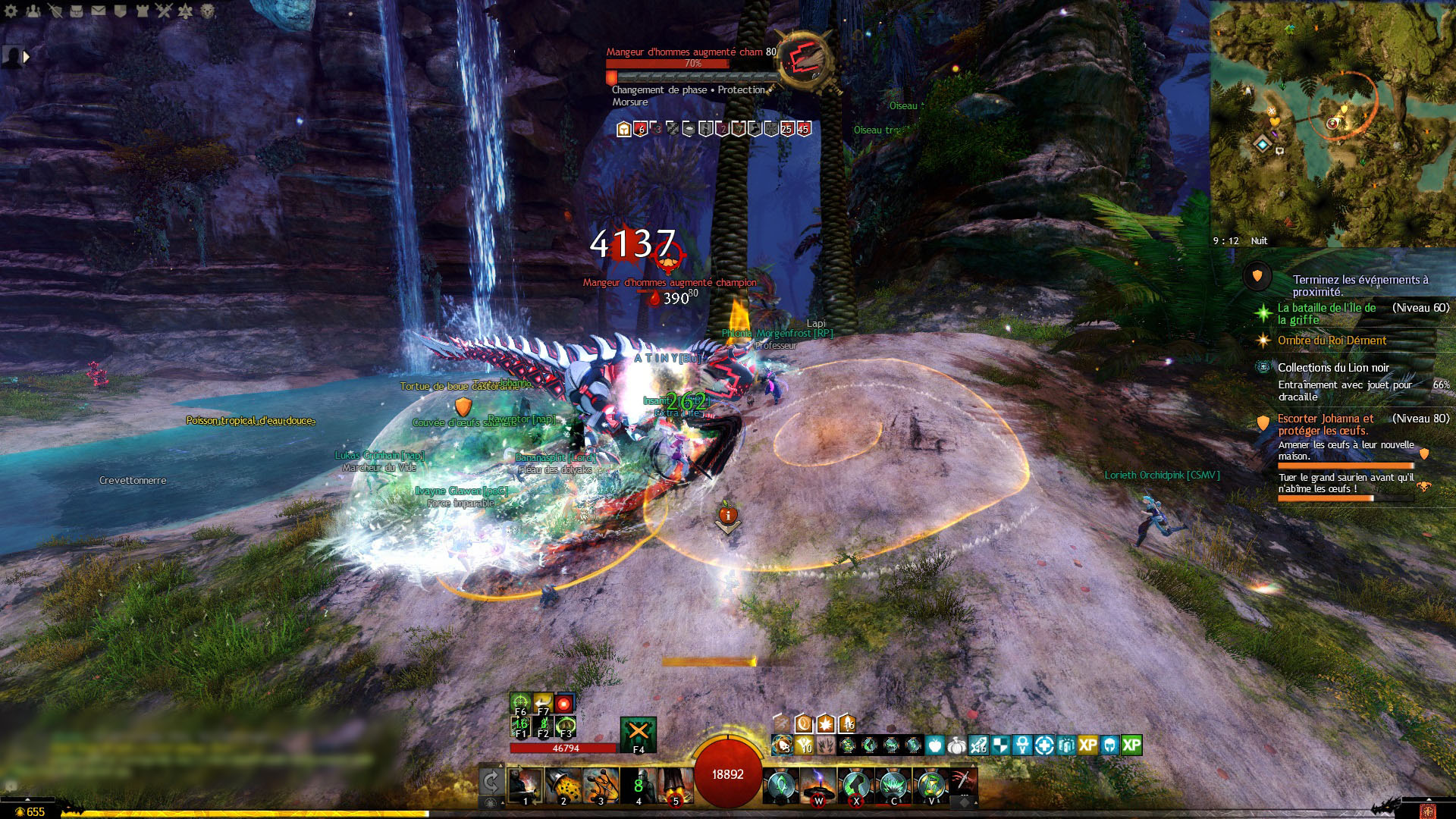Viewport: 1456px width, 819px height.
Task: Activate the F4 crossed-swords pet ability
Action: click(x=638, y=733)
